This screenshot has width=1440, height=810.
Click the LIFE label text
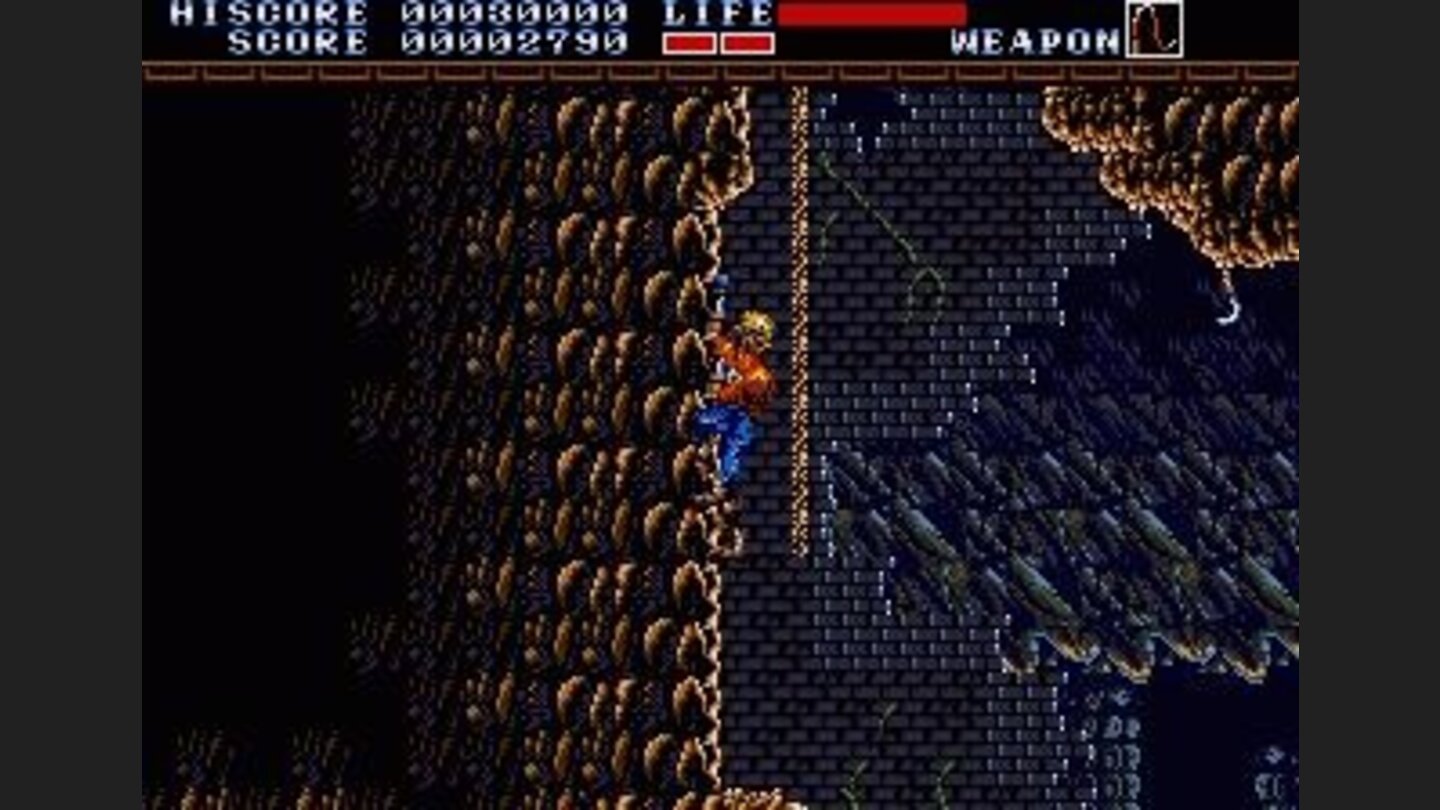pyautogui.click(x=714, y=14)
